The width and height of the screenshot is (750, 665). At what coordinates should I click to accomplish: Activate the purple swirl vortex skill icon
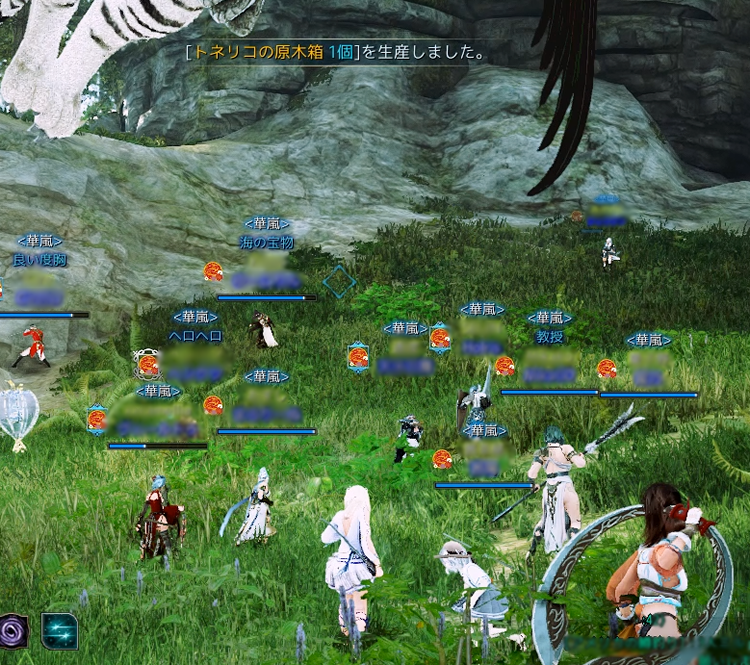(13, 631)
